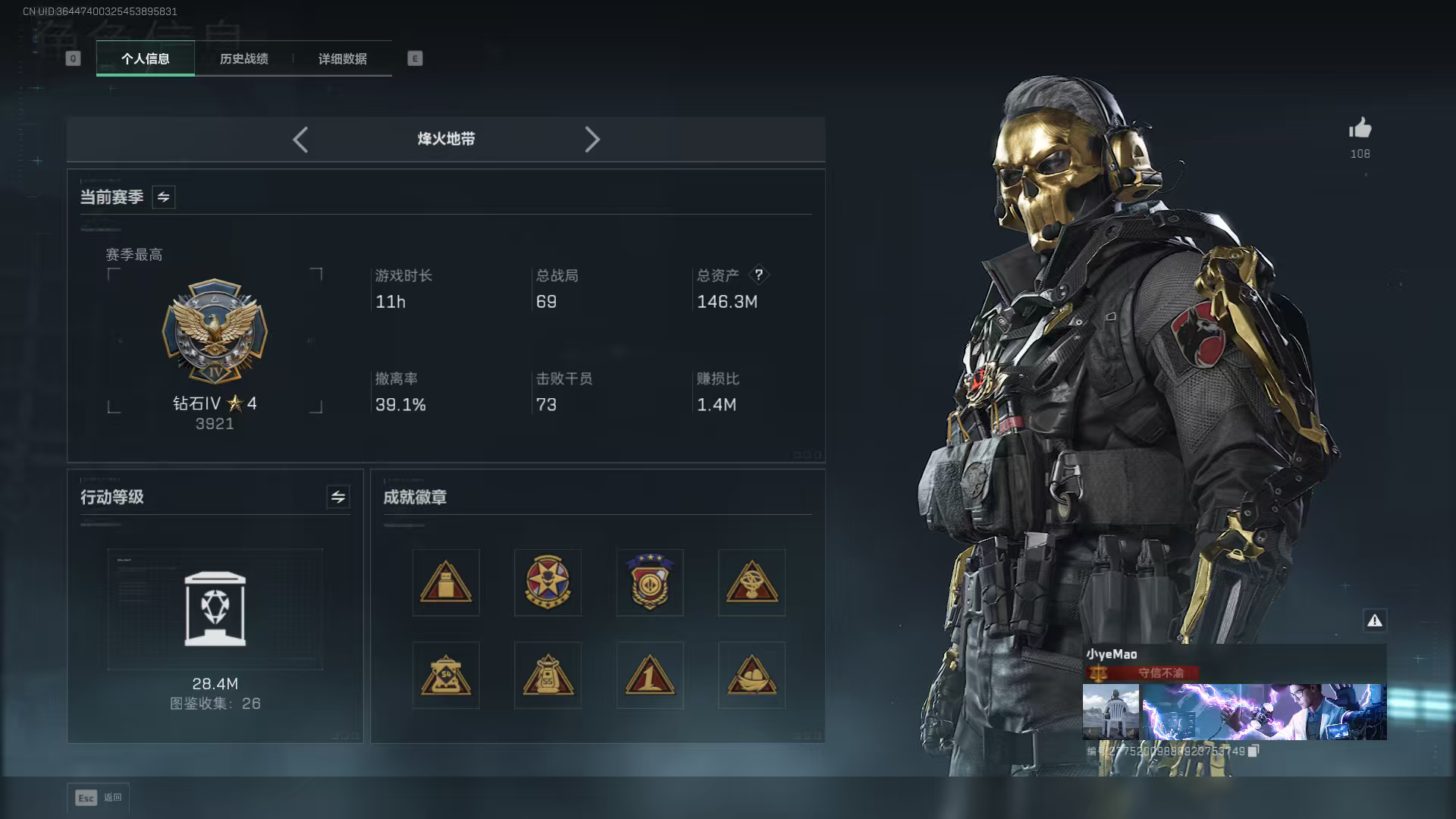Toggle the 当前赛季 season swap button
1456x819 pixels.
pos(164,197)
